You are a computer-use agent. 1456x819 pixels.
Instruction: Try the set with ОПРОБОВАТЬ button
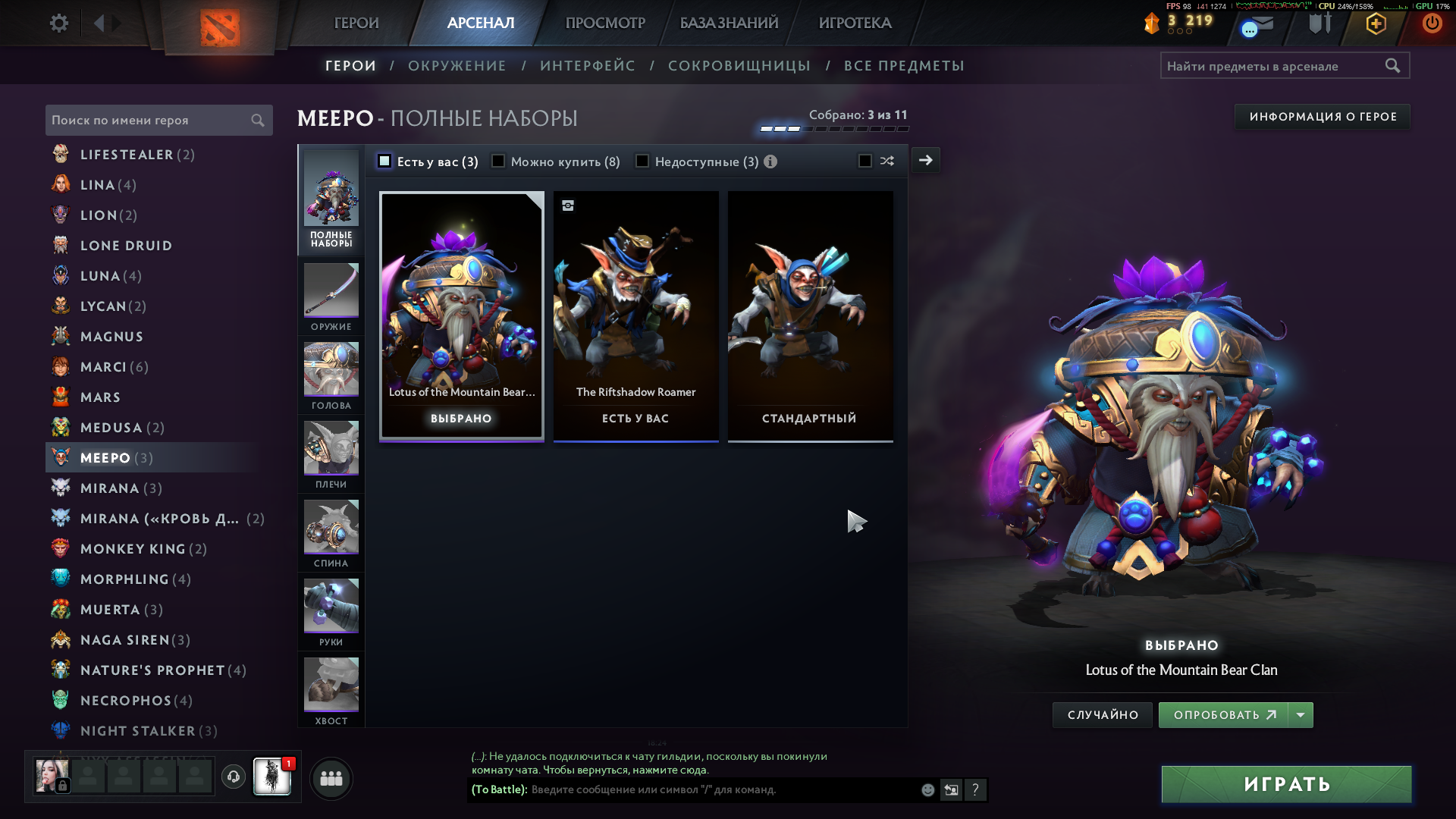pos(1222,715)
